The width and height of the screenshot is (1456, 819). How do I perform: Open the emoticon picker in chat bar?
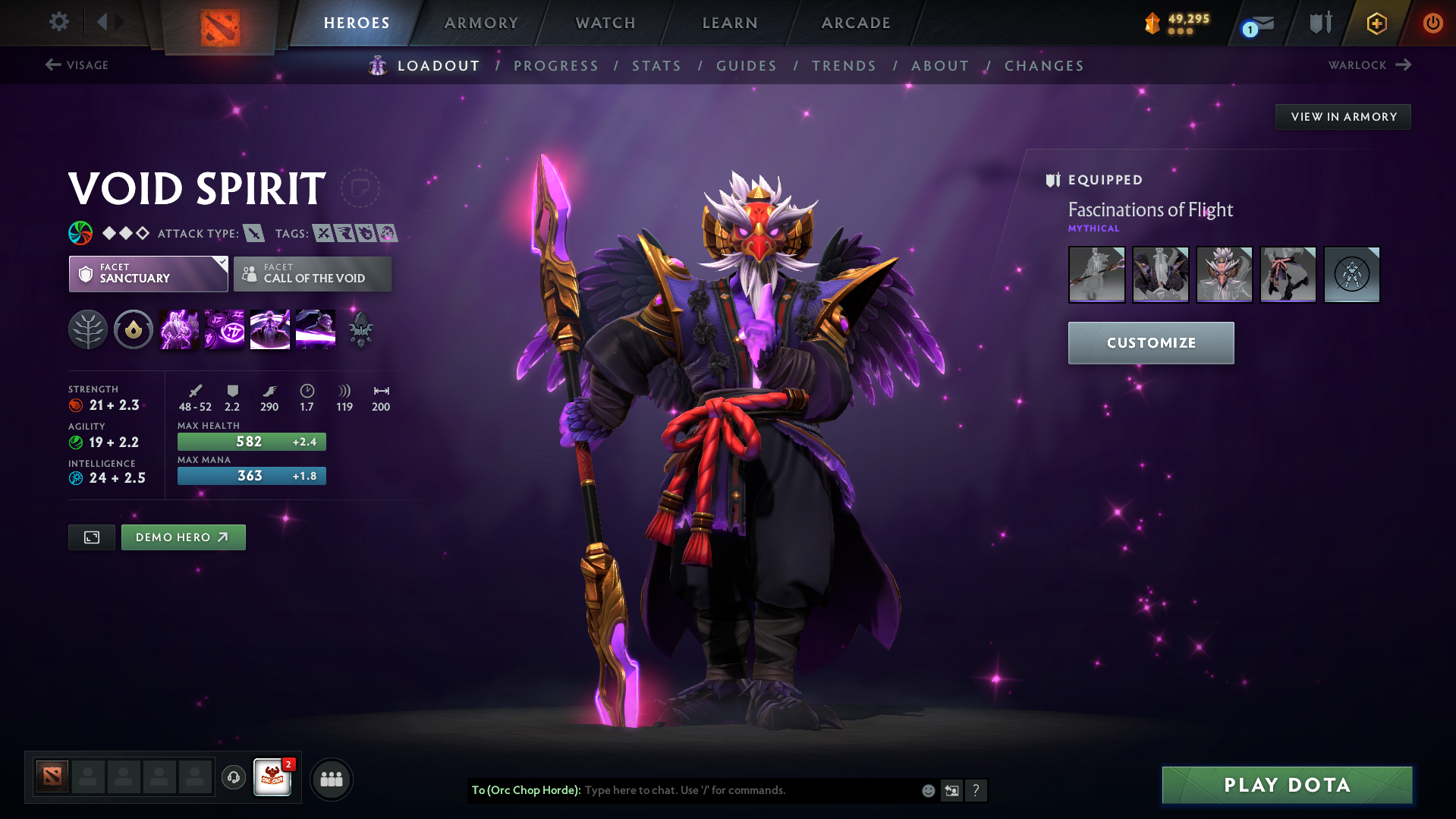928,790
